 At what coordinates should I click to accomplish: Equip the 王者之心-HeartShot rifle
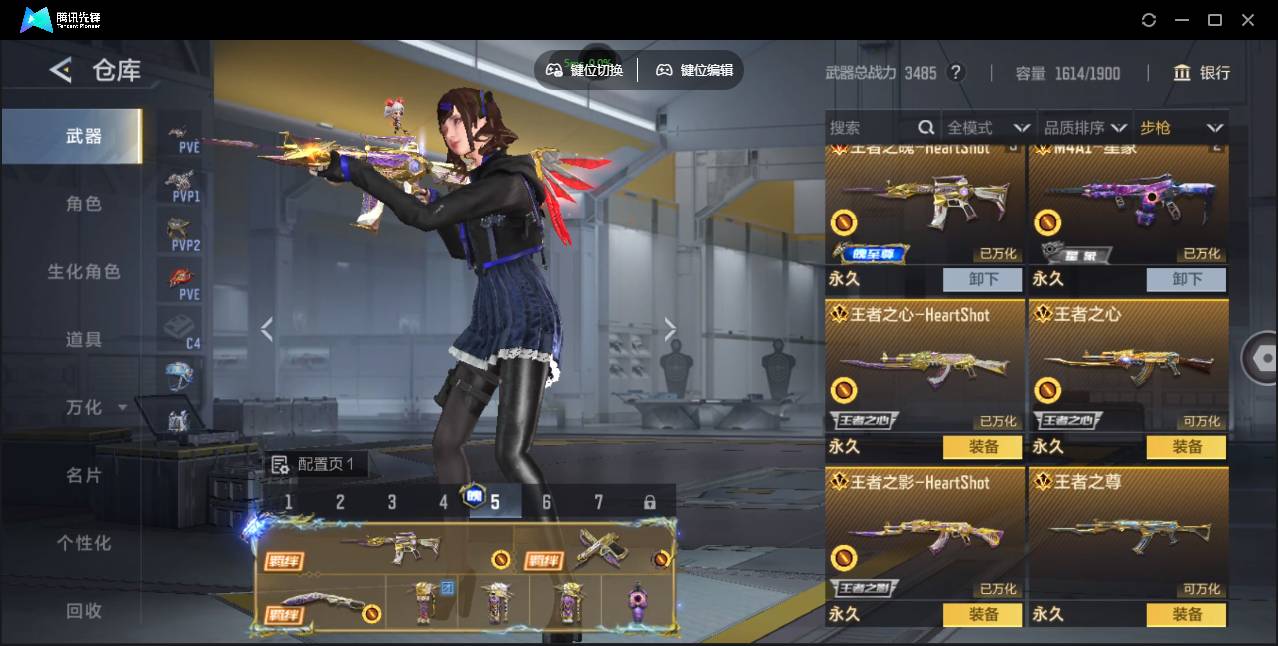click(983, 447)
